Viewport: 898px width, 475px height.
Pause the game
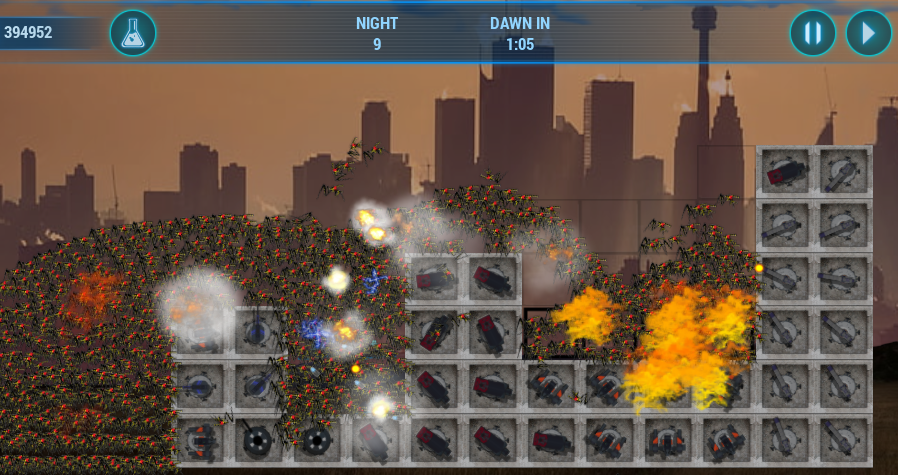pos(812,33)
